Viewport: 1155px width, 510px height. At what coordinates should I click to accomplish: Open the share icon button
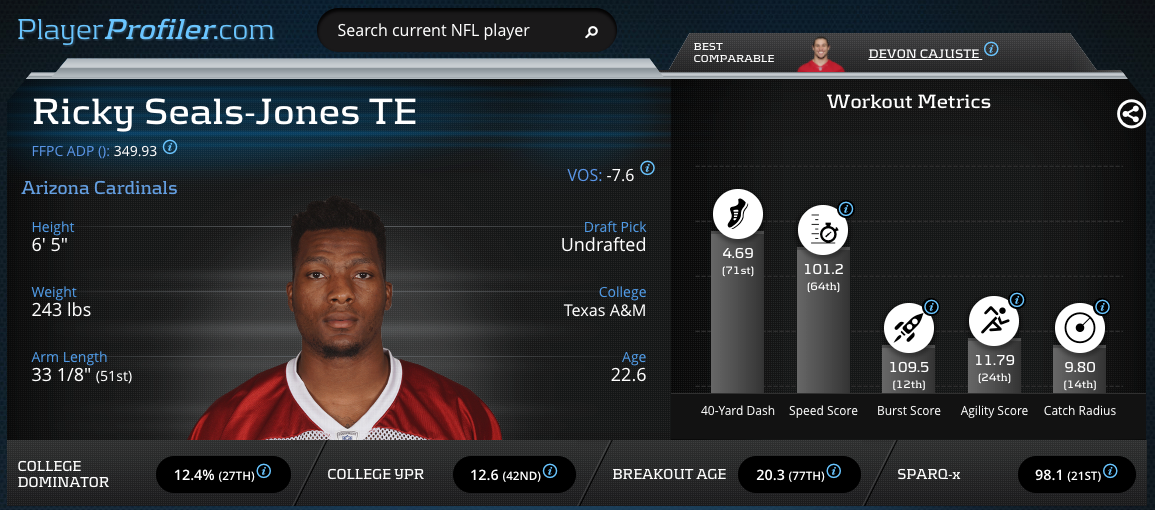click(1131, 114)
